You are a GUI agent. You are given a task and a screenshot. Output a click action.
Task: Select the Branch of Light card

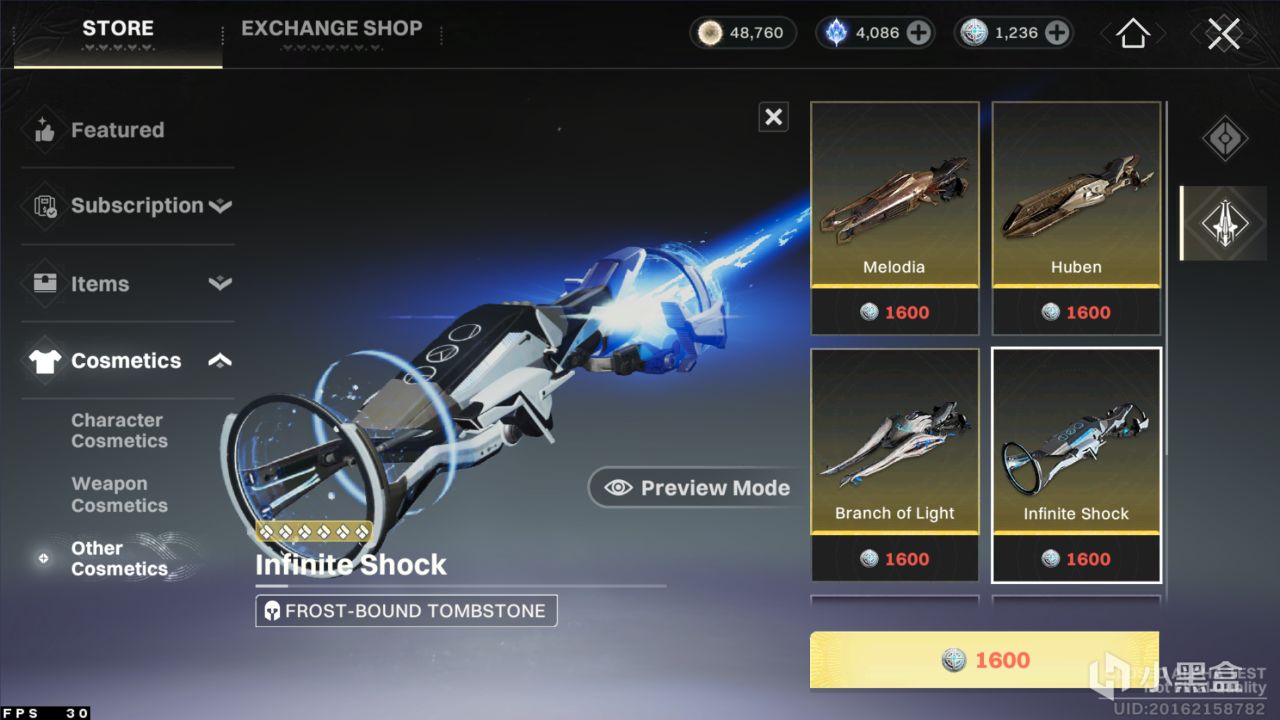pos(894,465)
